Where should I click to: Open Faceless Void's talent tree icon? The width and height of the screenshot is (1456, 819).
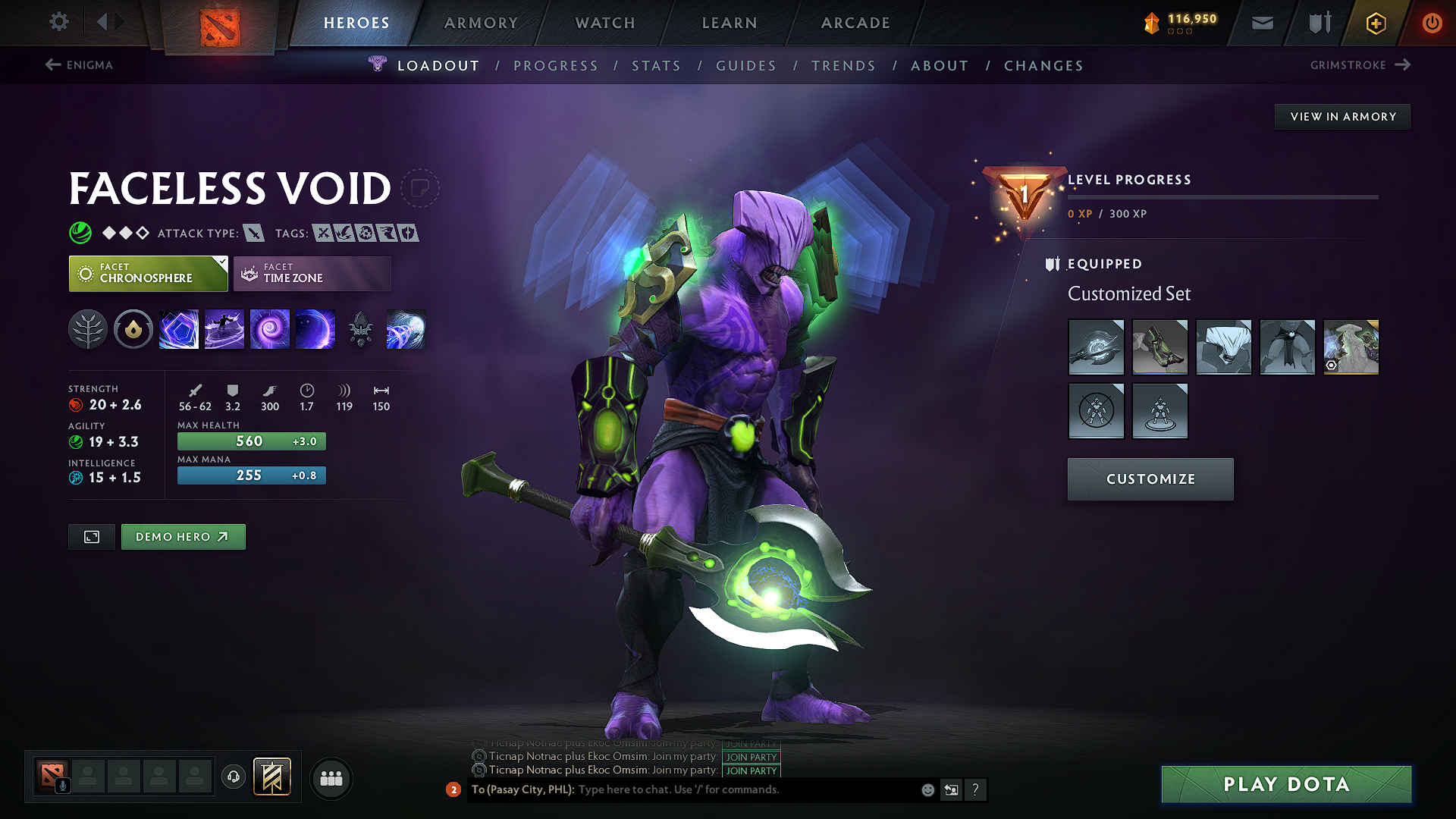[x=88, y=328]
